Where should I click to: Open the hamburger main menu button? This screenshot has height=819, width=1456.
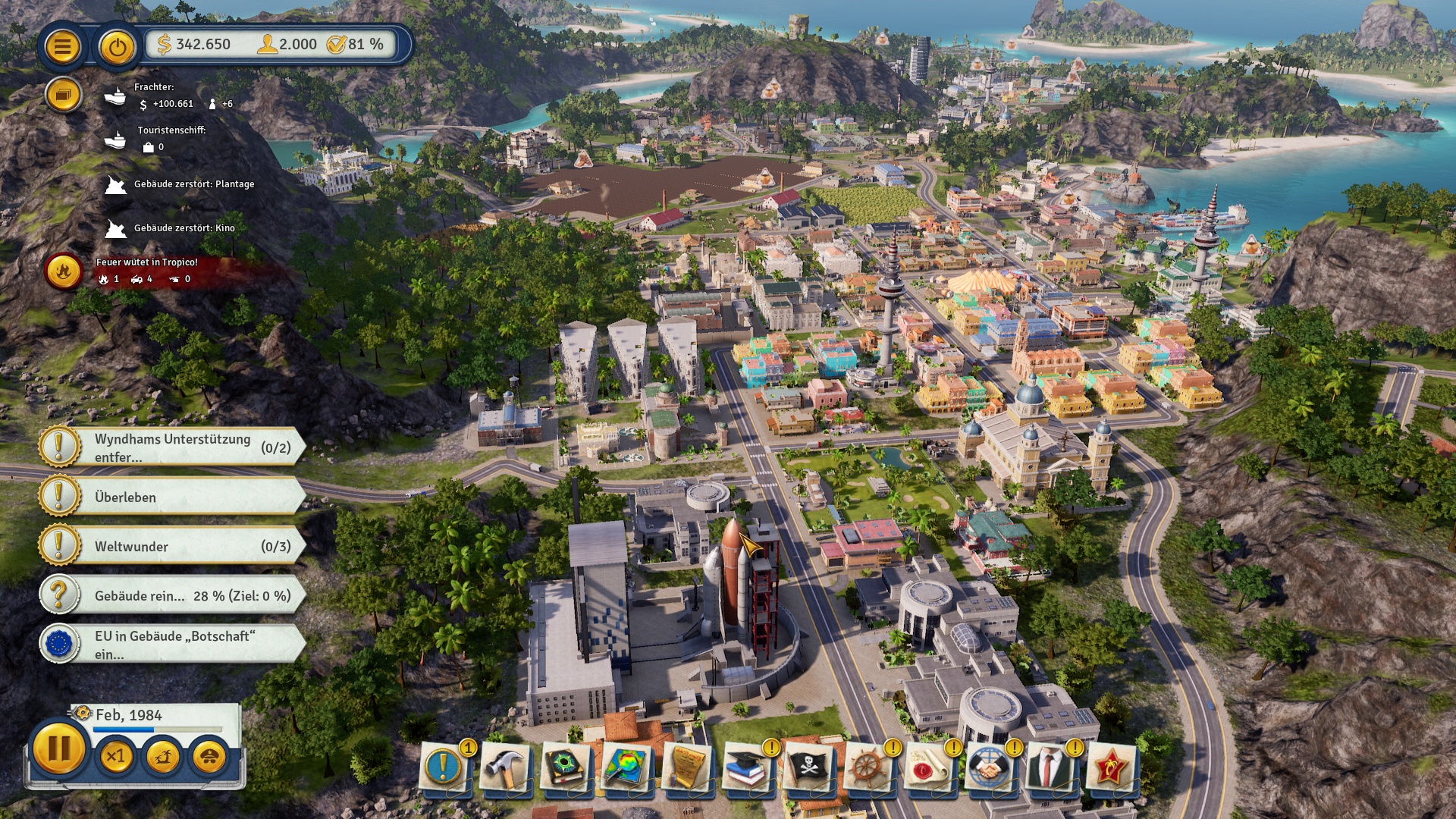tap(62, 47)
